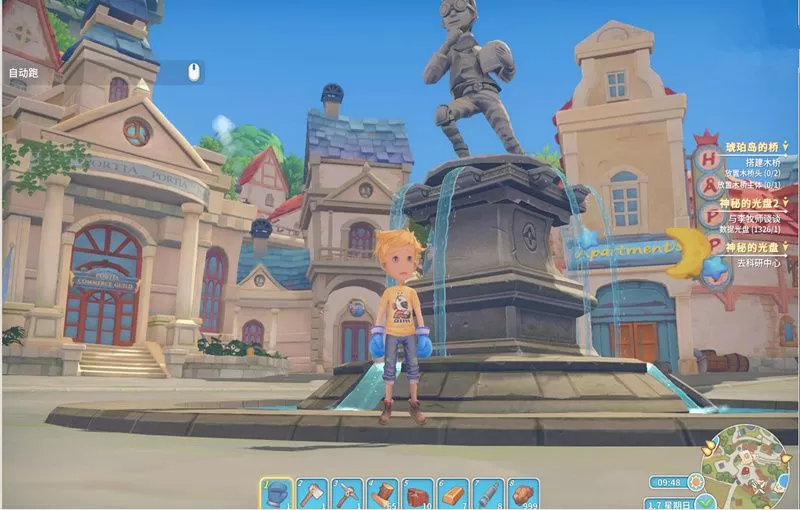This screenshot has width=800, height=510.
Task: Select the 神秘的光盘2 quest entry
Action: pos(754,202)
